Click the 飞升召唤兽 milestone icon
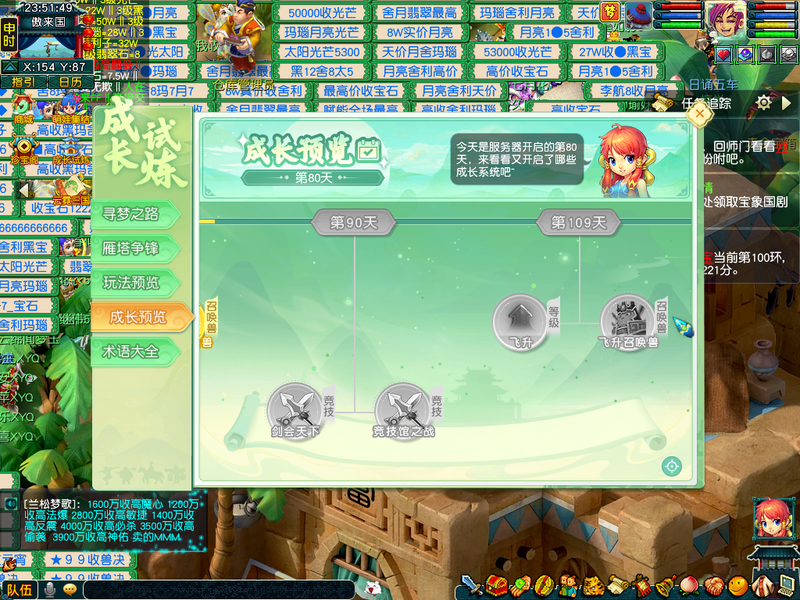The width and height of the screenshot is (800, 600). [629, 322]
